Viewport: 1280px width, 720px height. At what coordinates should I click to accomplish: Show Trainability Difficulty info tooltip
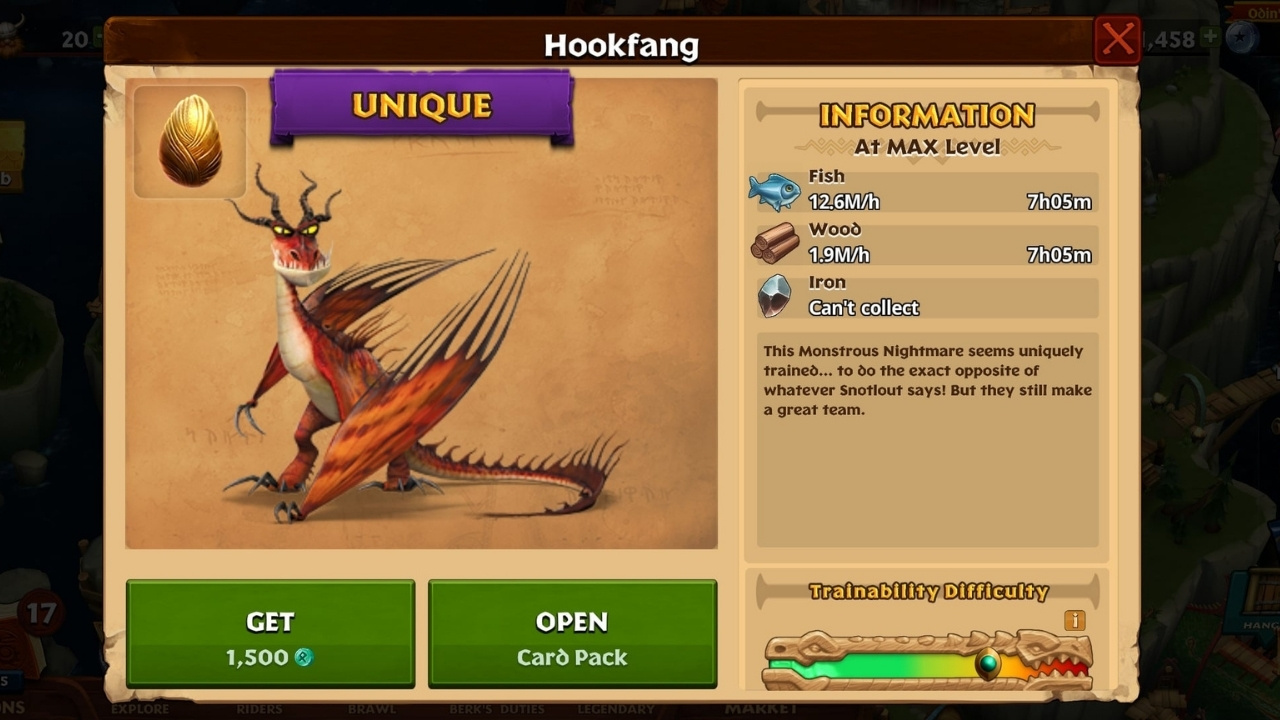[1075, 621]
